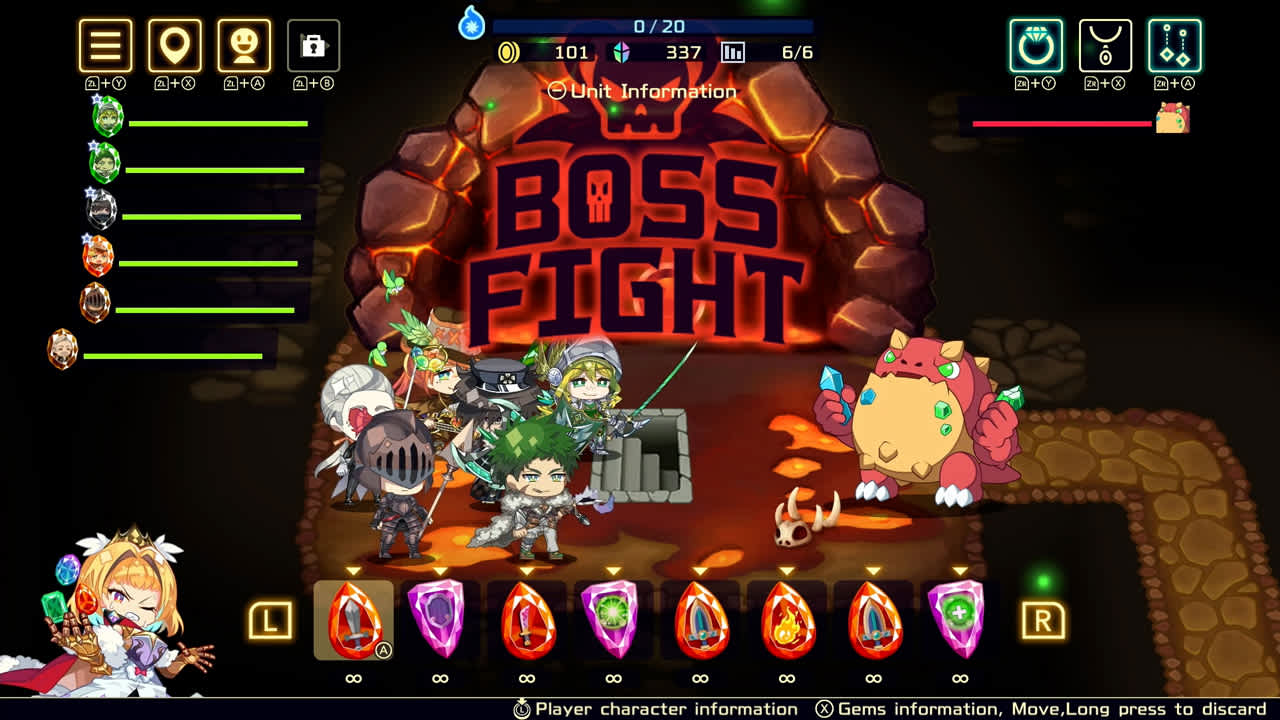Open the character emote face icon

coord(244,46)
